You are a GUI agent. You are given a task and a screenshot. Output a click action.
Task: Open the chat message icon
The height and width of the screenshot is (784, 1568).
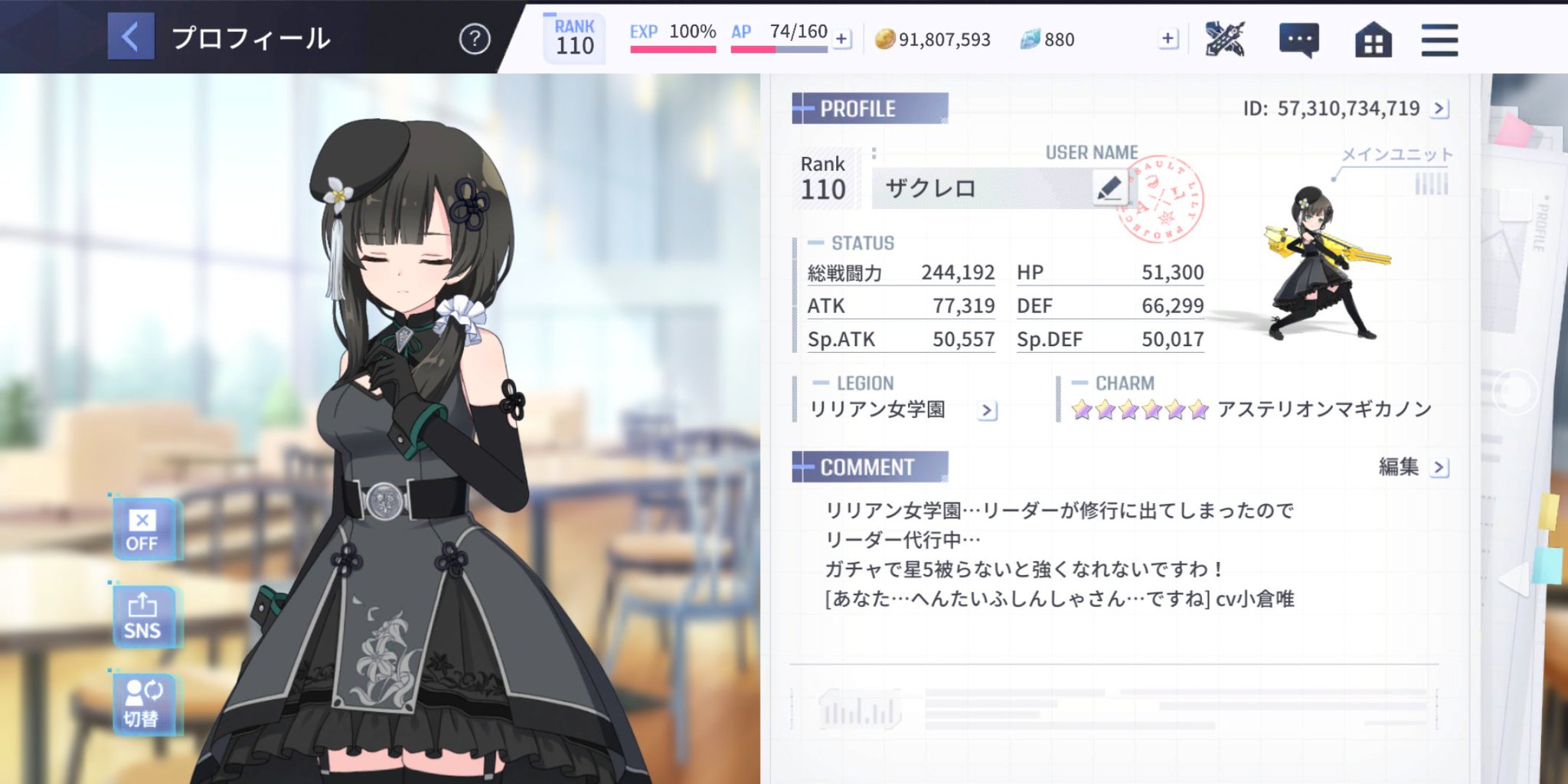1299,39
